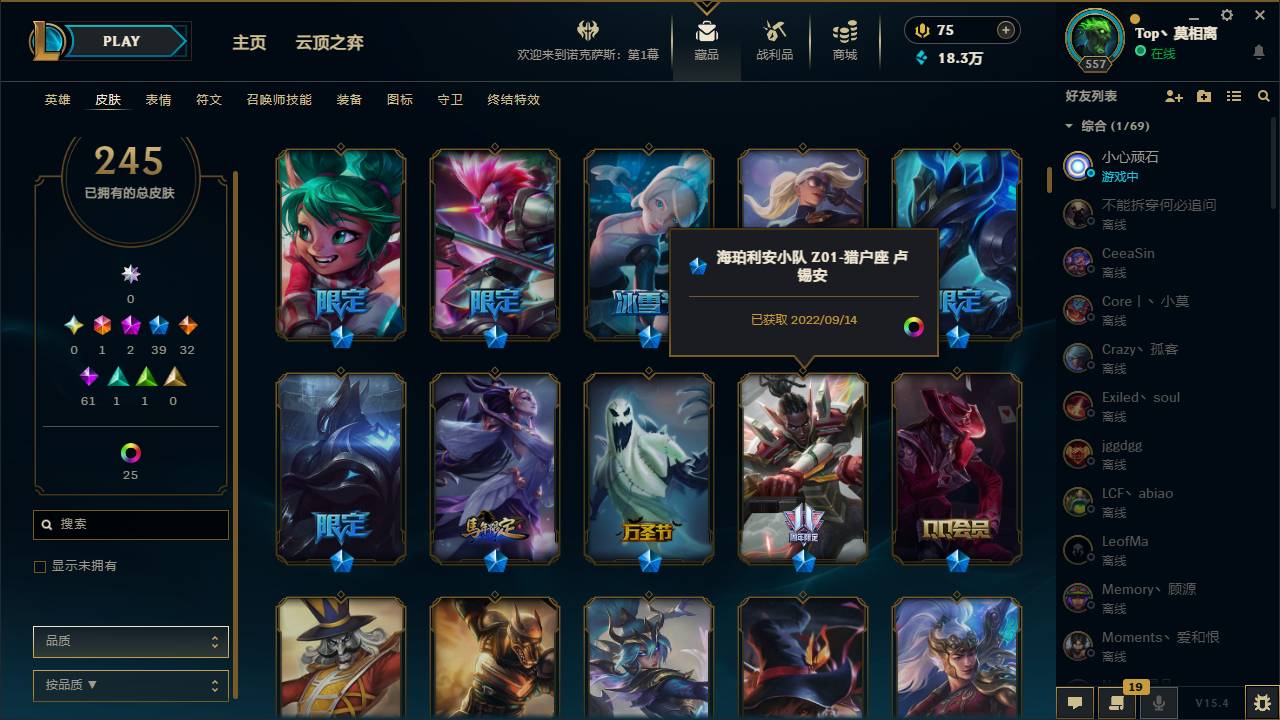Open the settings gear above the summoner name
Screen dimensions: 1280x720
(x=1226, y=15)
